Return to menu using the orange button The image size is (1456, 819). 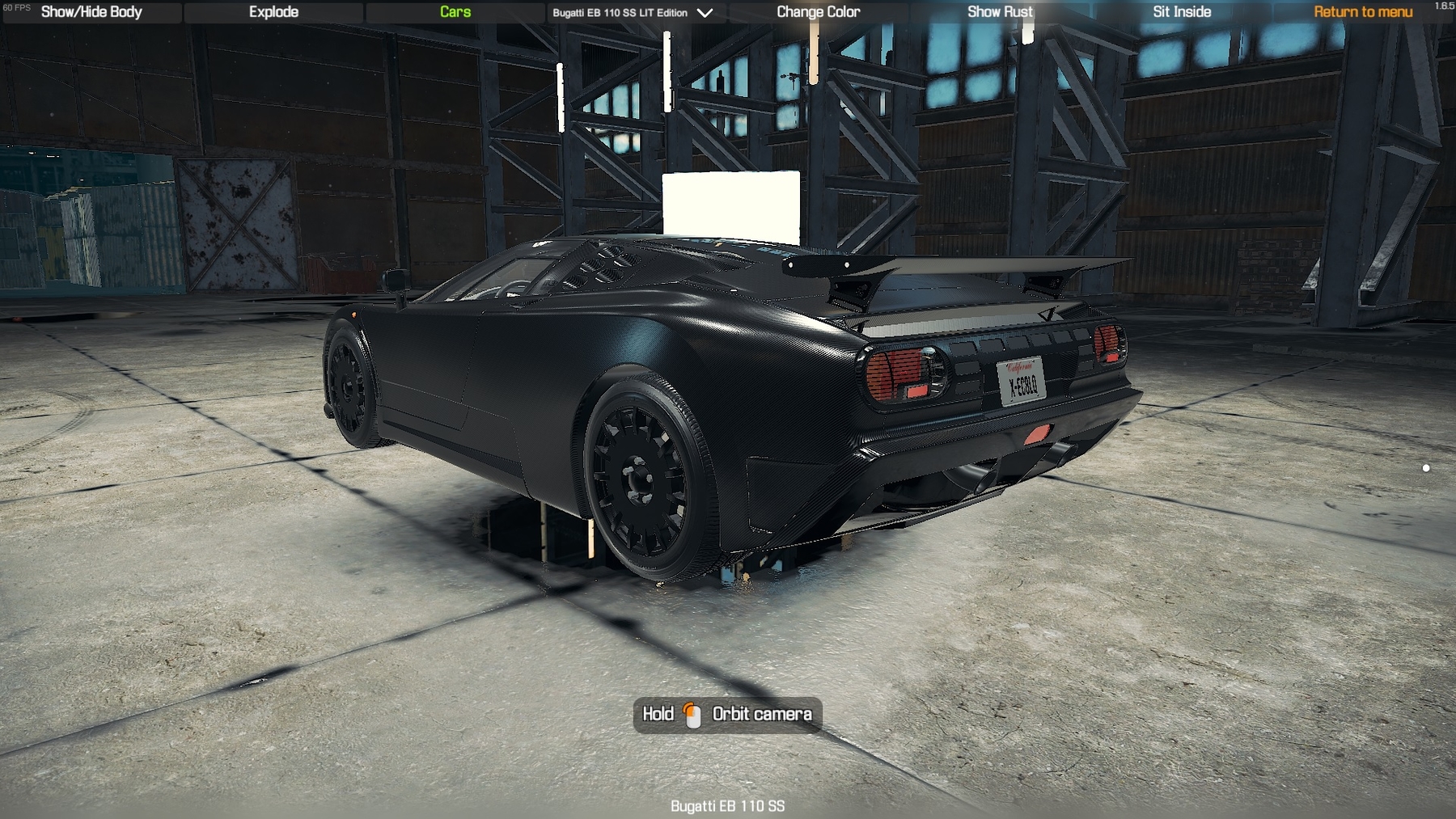point(1363,12)
